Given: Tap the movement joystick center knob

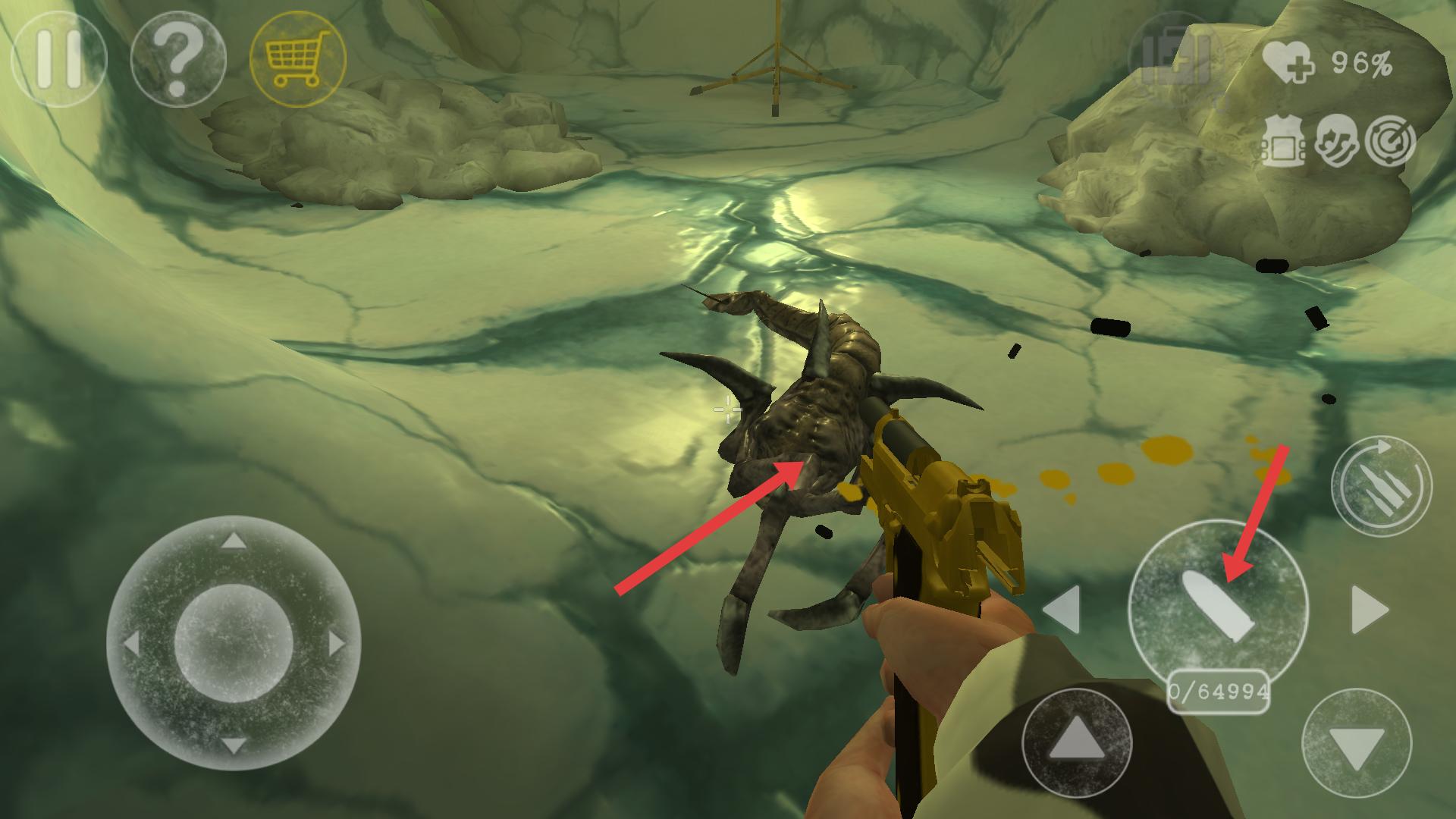Looking at the screenshot, I should click(234, 643).
